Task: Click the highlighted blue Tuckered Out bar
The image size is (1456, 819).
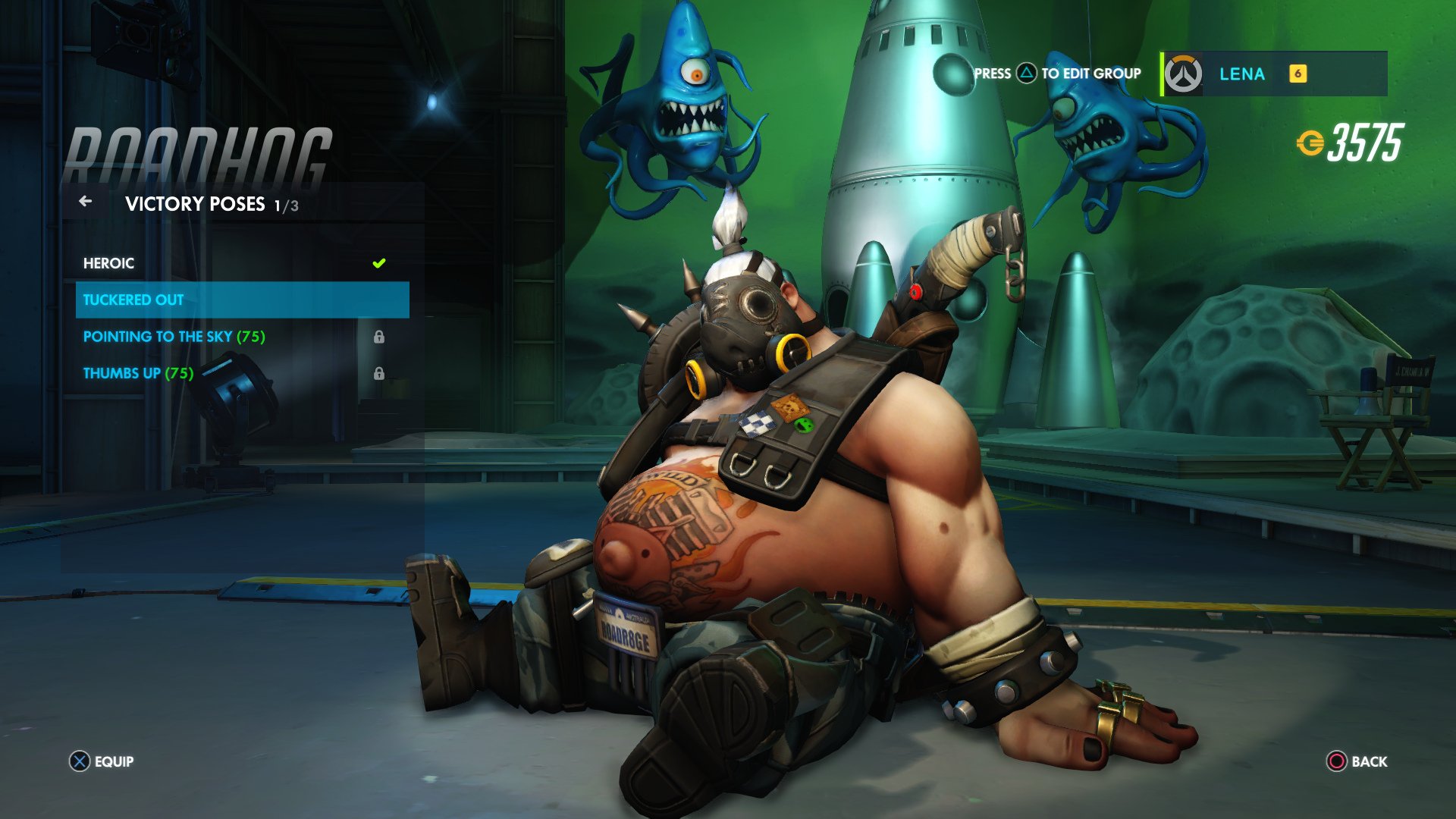Action: (243, 300)
